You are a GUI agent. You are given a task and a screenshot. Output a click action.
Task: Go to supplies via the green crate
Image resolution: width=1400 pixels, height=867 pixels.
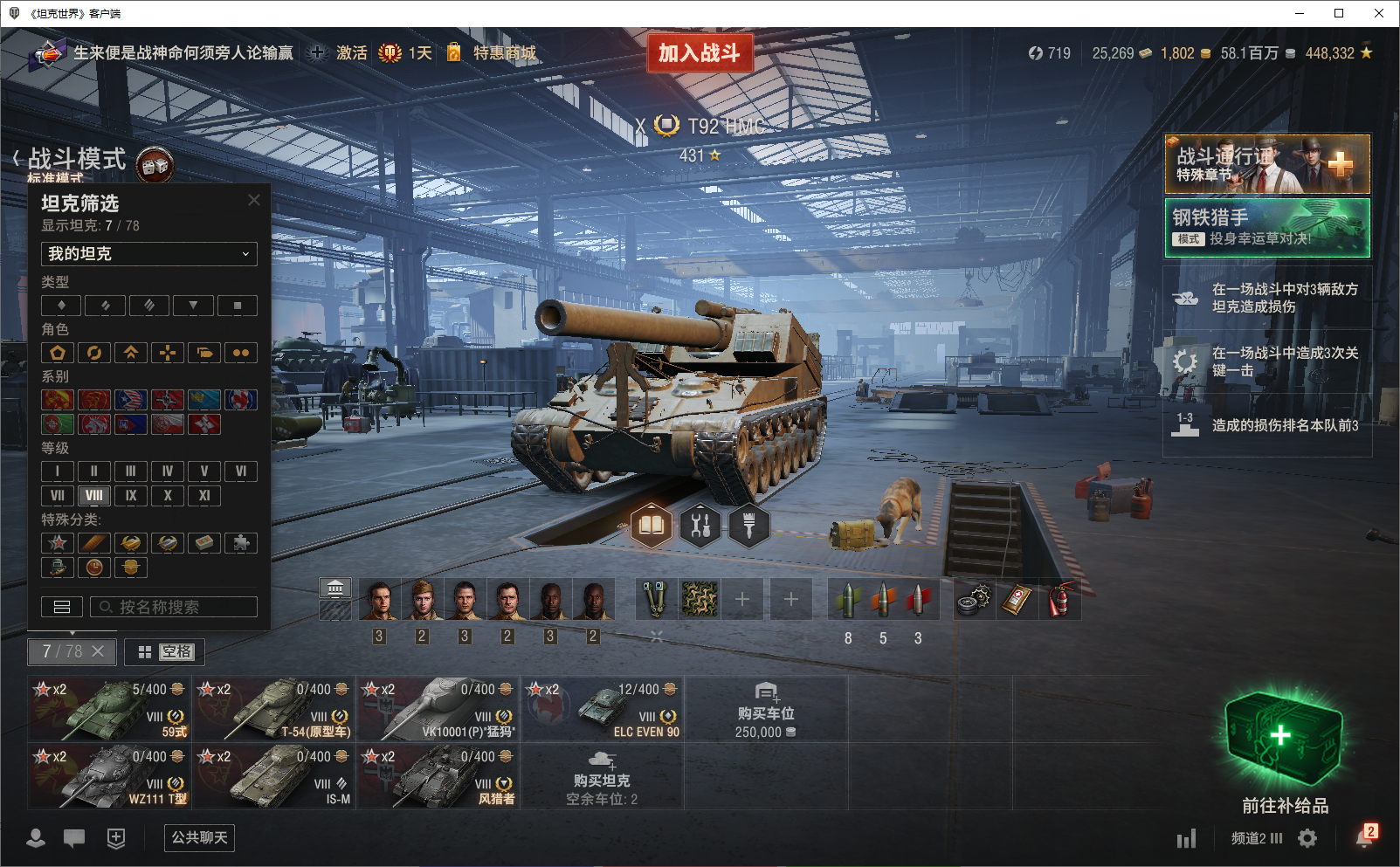coord(1284,740)
